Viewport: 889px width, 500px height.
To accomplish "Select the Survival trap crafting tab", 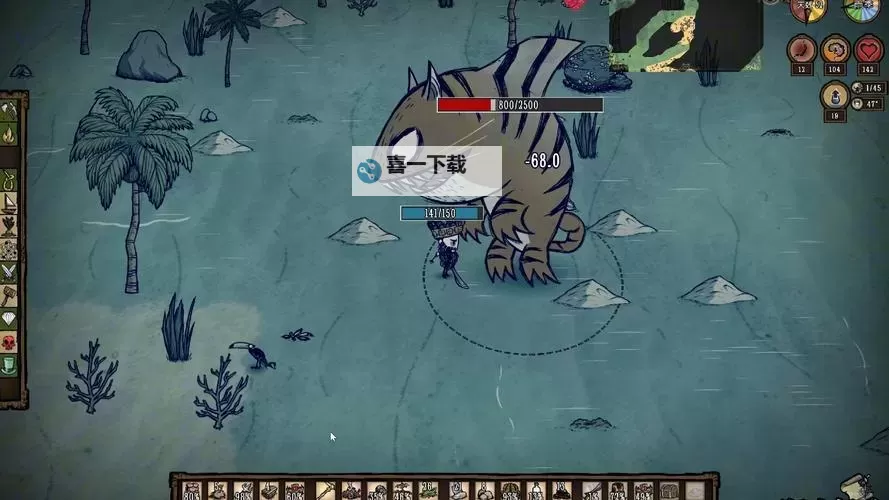I will coord(9,181).
